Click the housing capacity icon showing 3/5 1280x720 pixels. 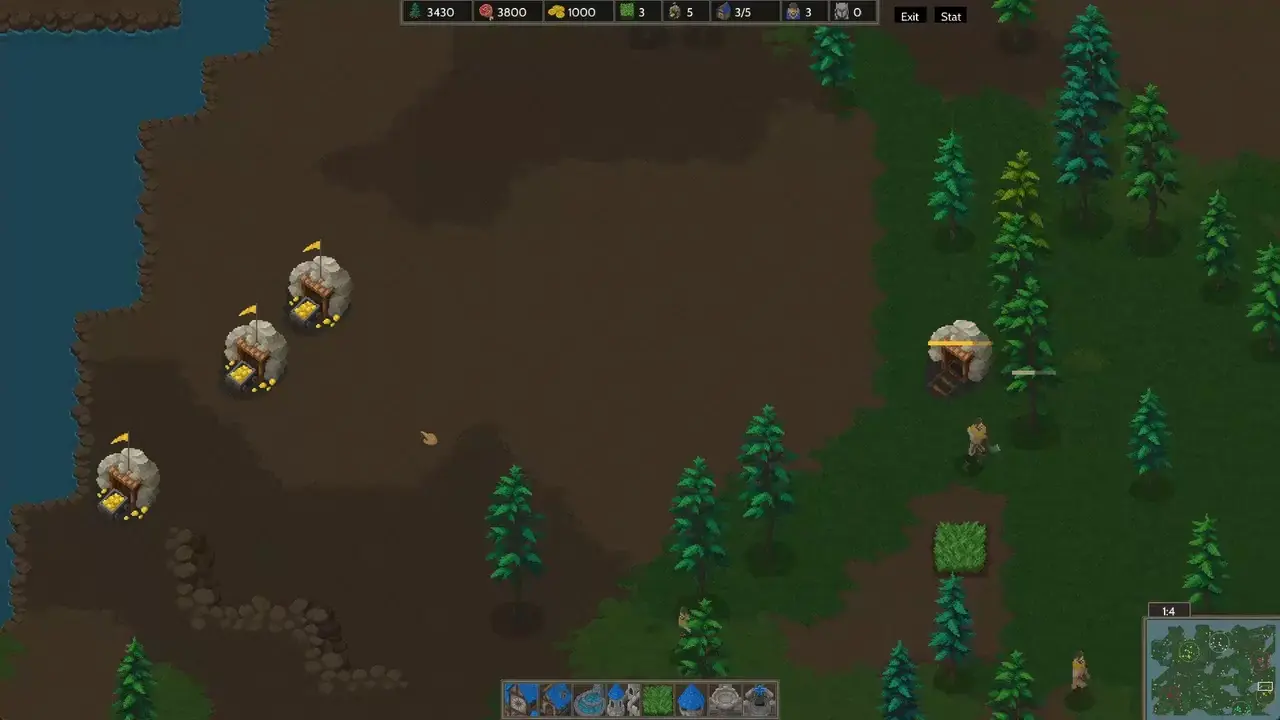(x=723, y=12)
